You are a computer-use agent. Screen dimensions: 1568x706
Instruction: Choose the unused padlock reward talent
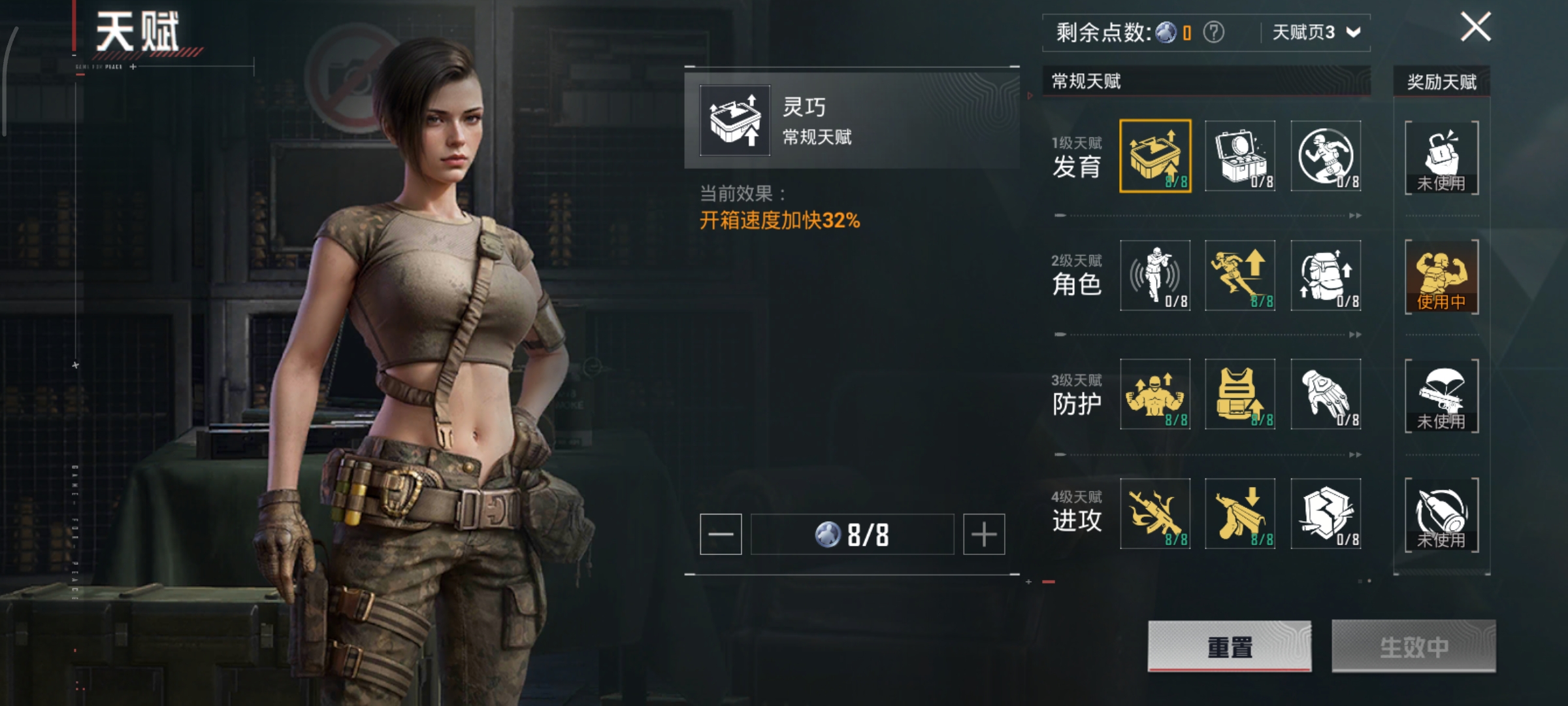tap(1441, 158)
